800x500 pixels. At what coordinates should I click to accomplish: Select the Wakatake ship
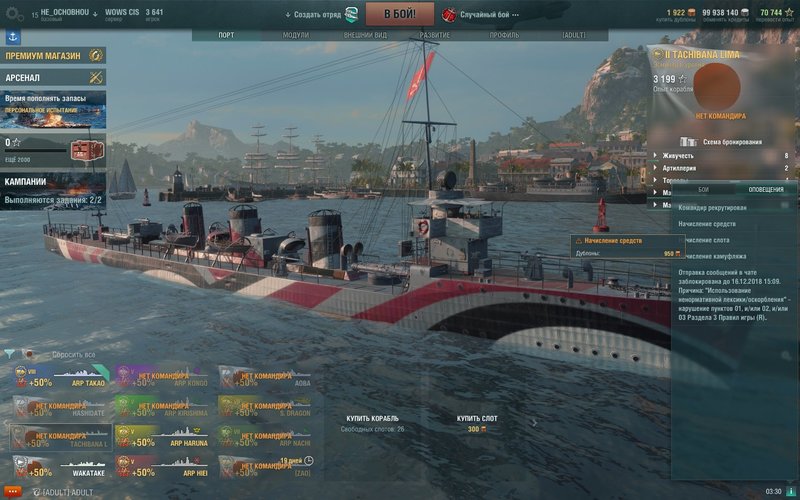click(x=59, y=466)
